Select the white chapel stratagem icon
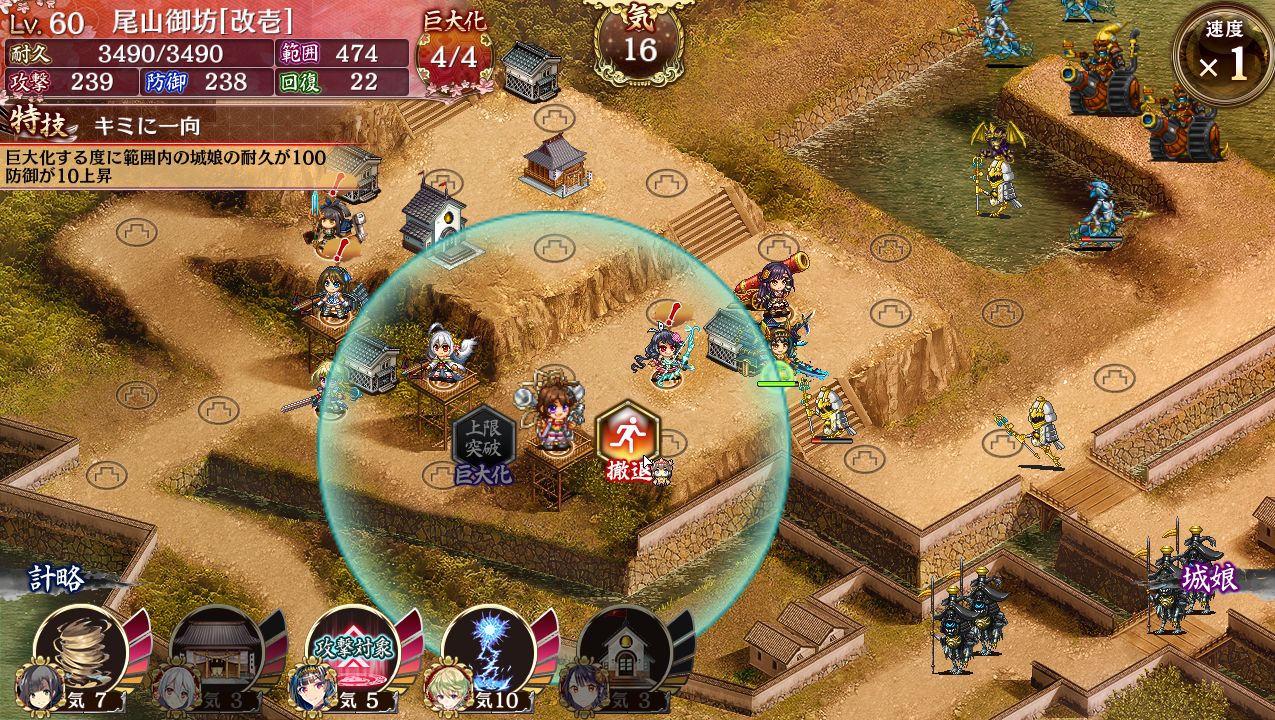Viewport: 1275px width, 720px height. click(x=624, y=652)
